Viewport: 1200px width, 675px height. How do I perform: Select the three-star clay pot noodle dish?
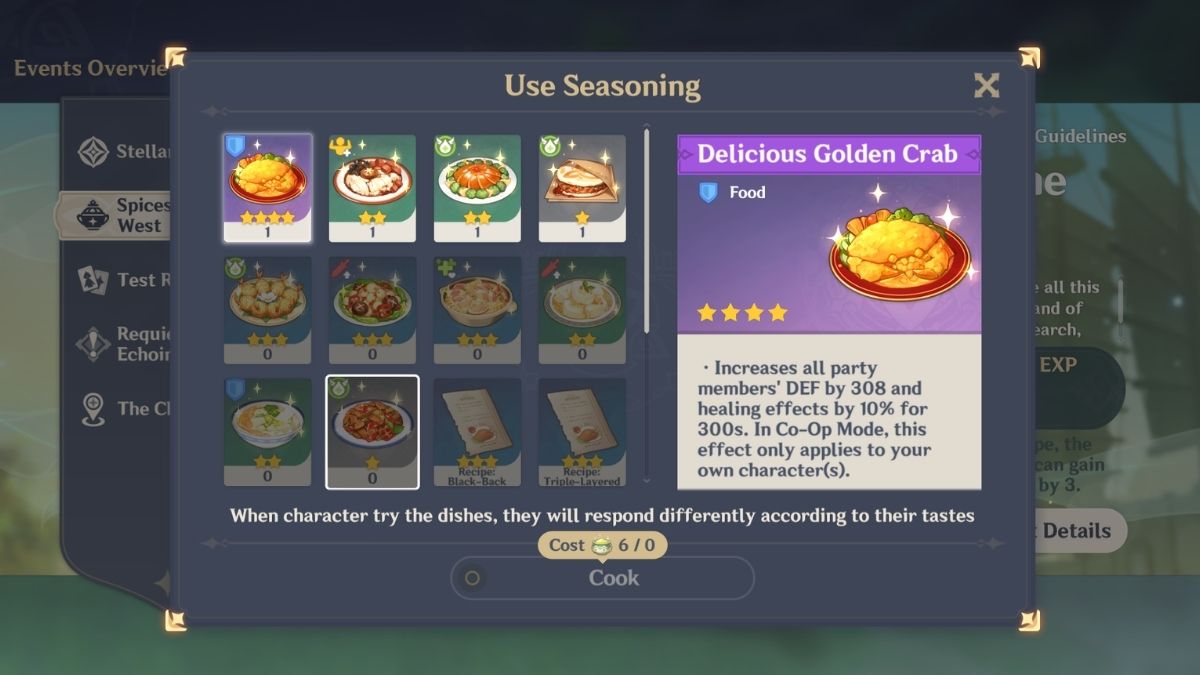[477, 310]
